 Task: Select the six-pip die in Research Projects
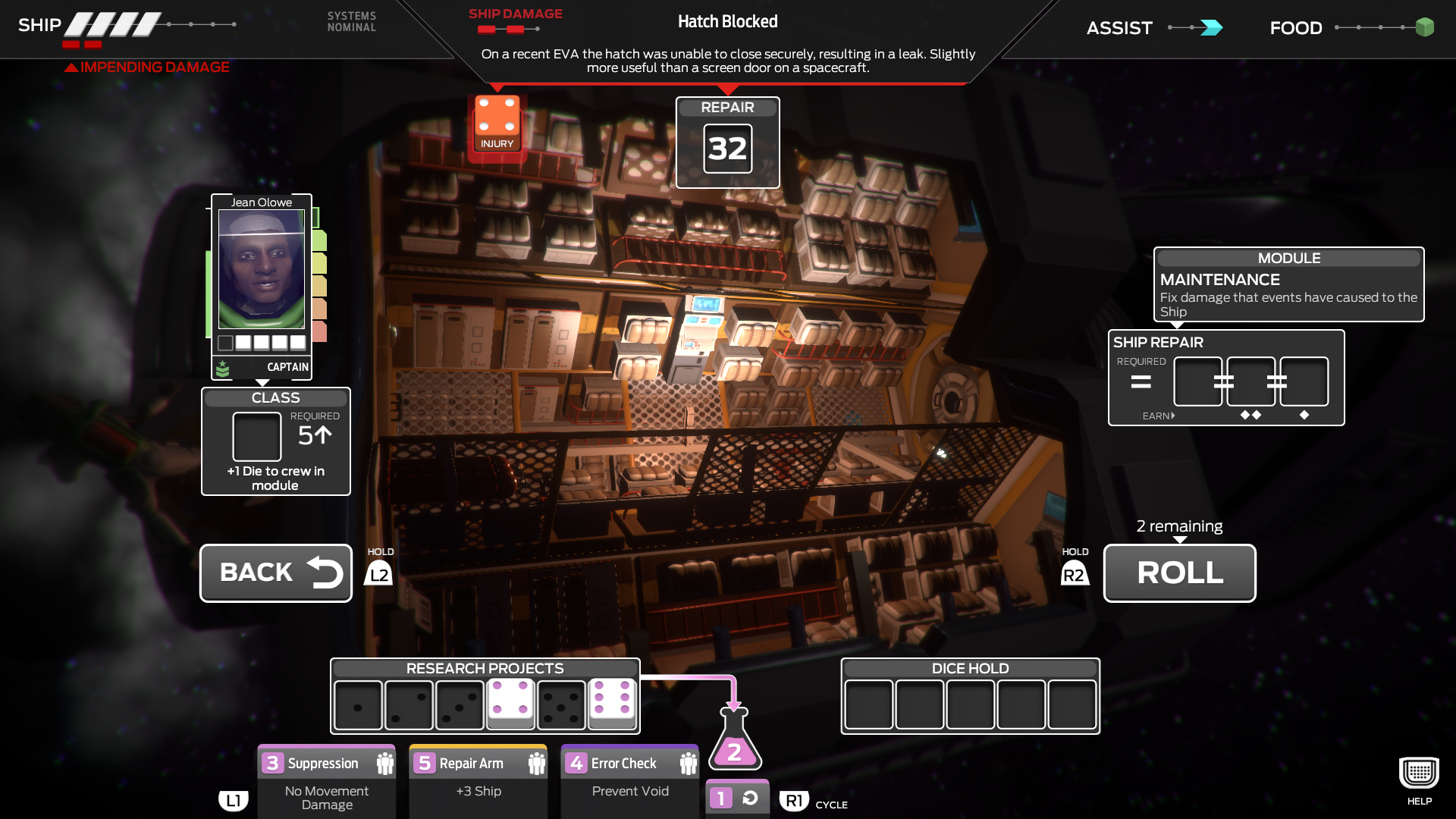(612, 705)
